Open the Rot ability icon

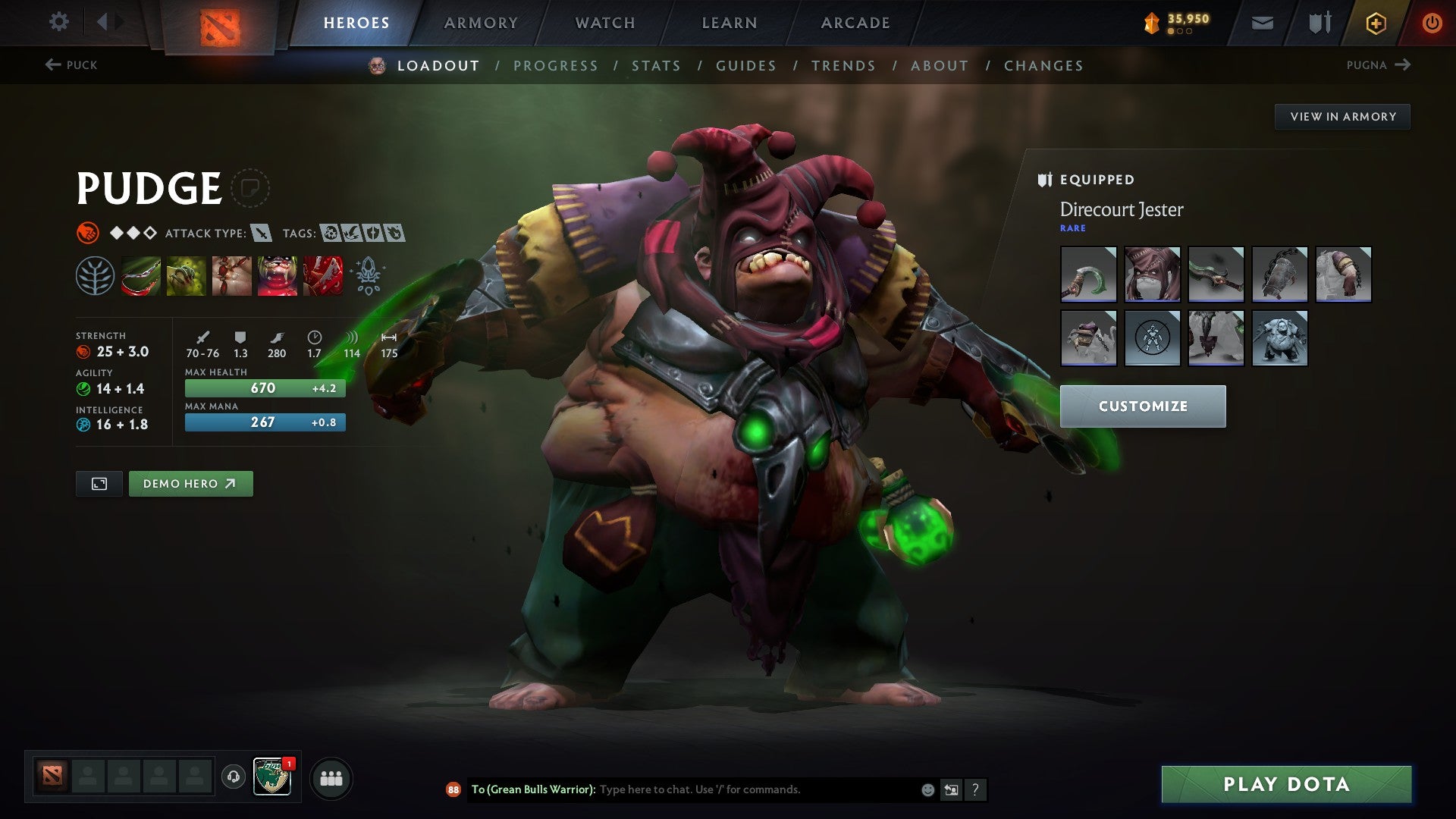click(187, 276)
